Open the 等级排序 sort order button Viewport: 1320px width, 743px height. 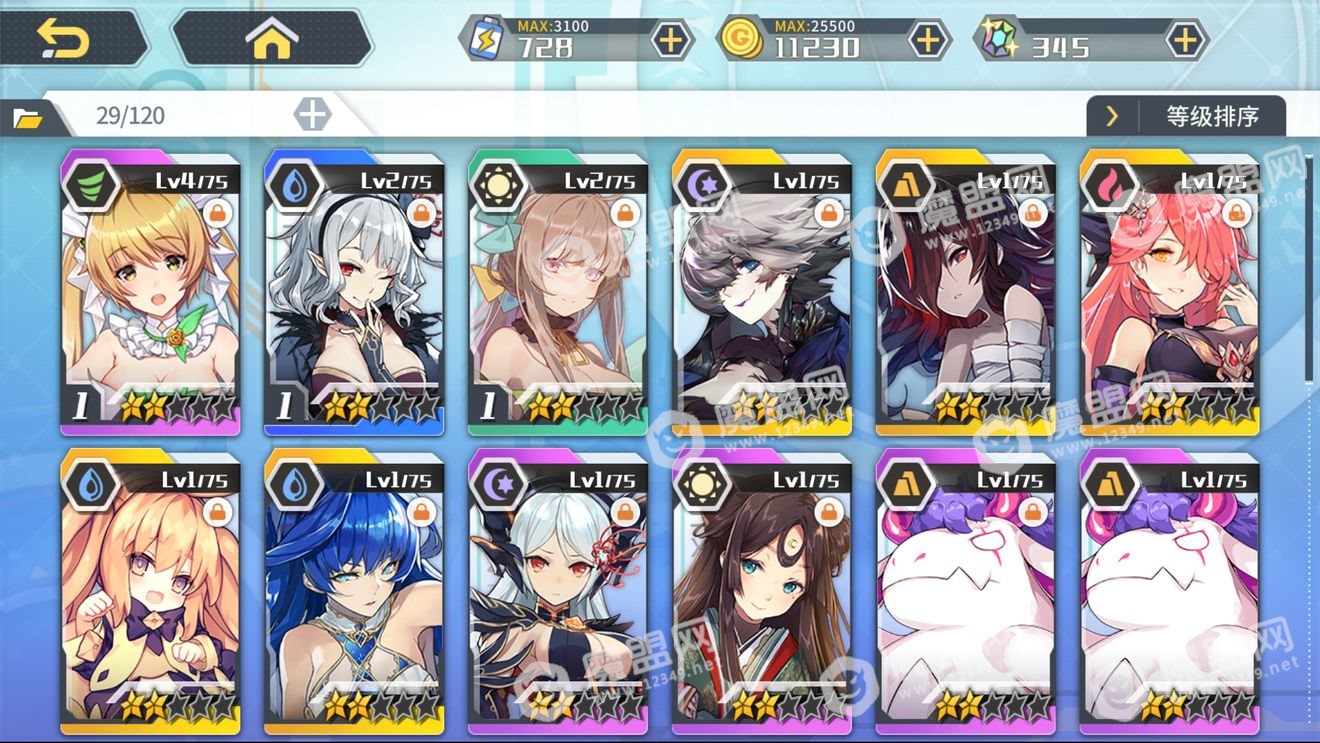[1186, 116]
